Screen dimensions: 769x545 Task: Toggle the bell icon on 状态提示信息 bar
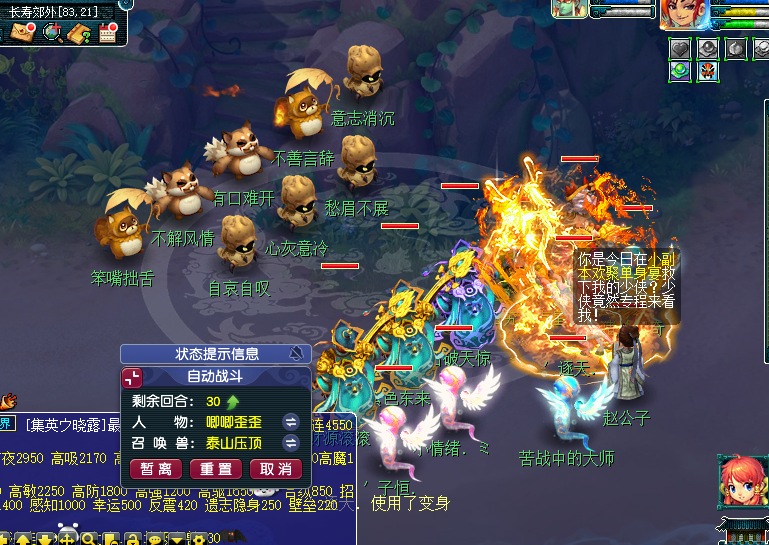click(296, 353)
